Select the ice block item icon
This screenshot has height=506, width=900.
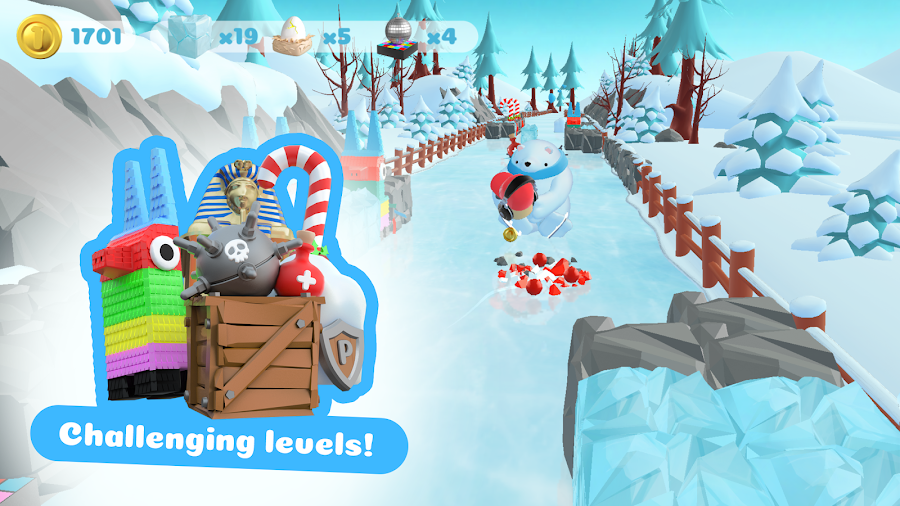(191, 37)
